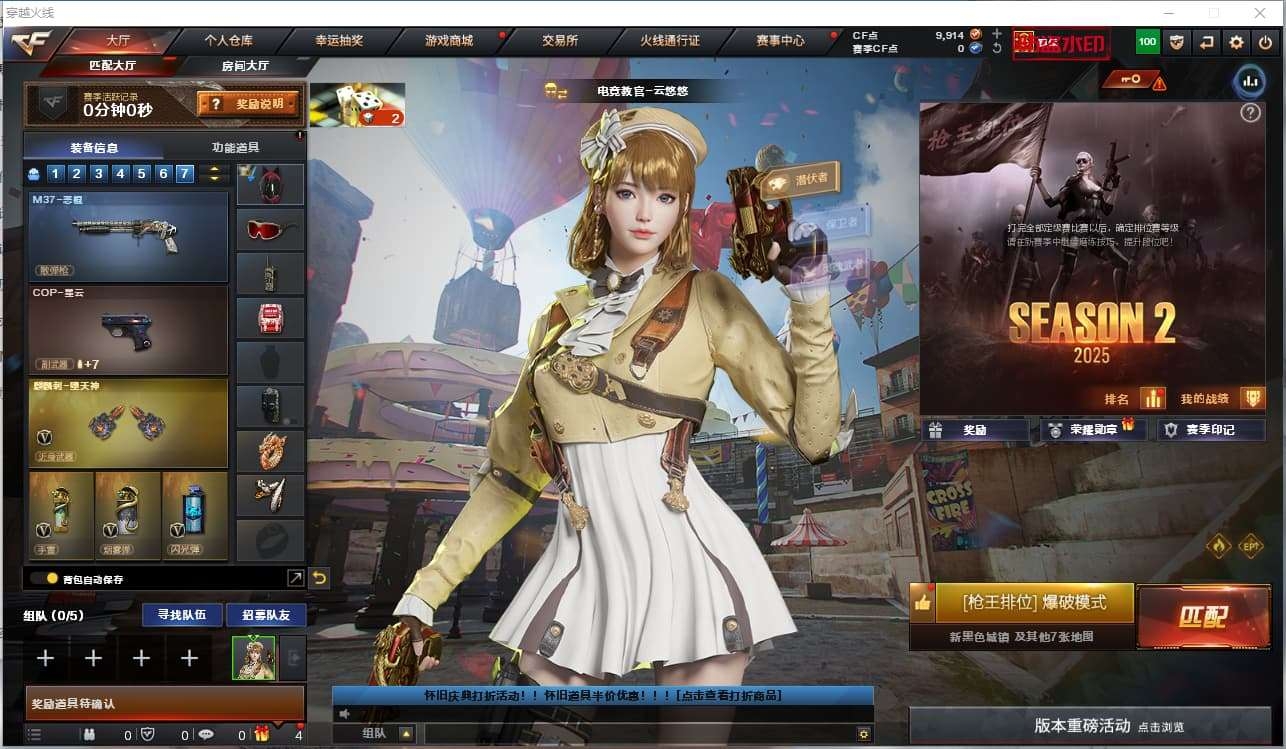Switch to the 房间大厅 room lobby tab
Image resolution: width=1286 pixels, height=749 pixels.
click(x=245, y=66)
